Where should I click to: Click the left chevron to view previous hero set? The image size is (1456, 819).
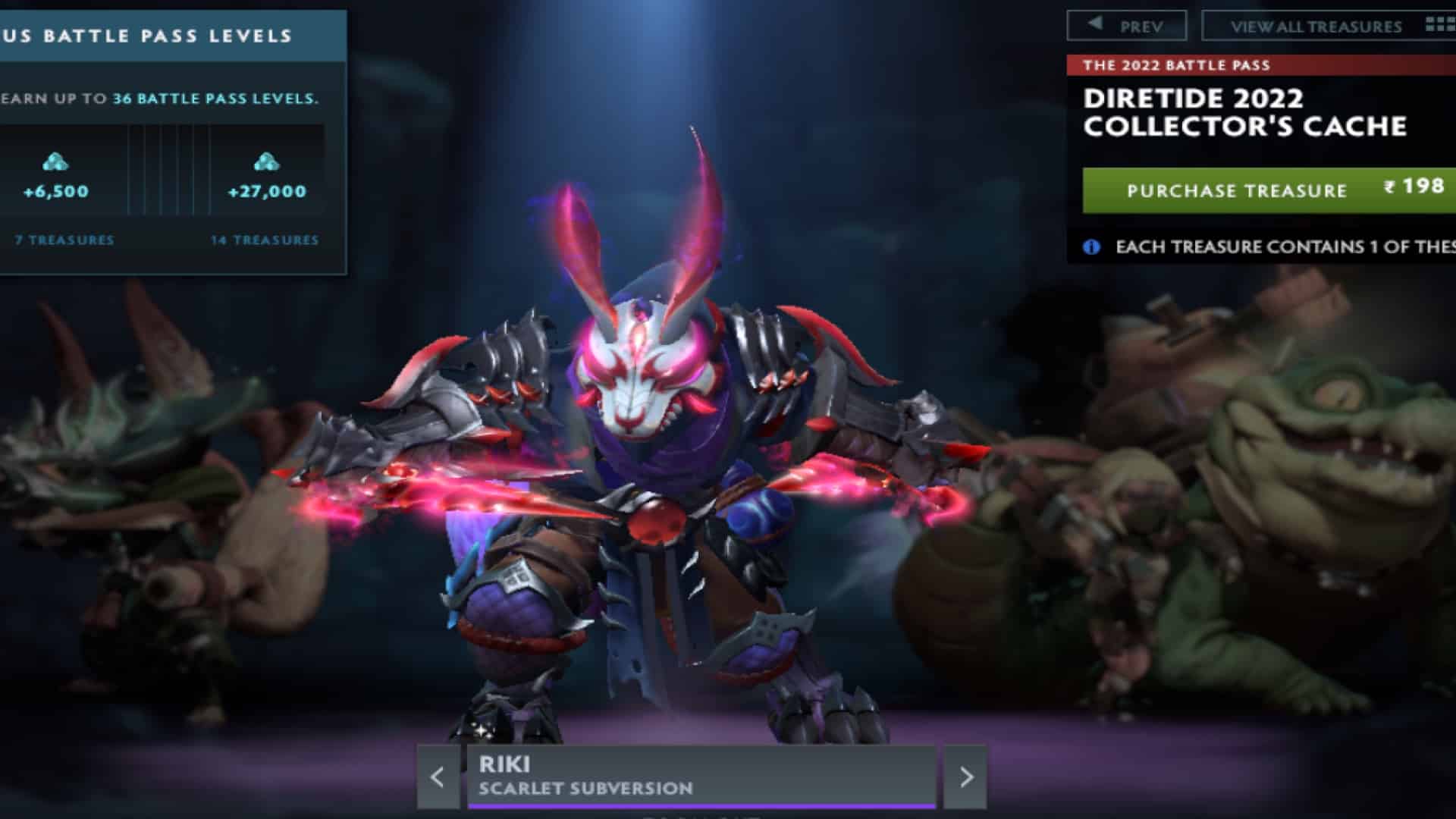point(436,777)
